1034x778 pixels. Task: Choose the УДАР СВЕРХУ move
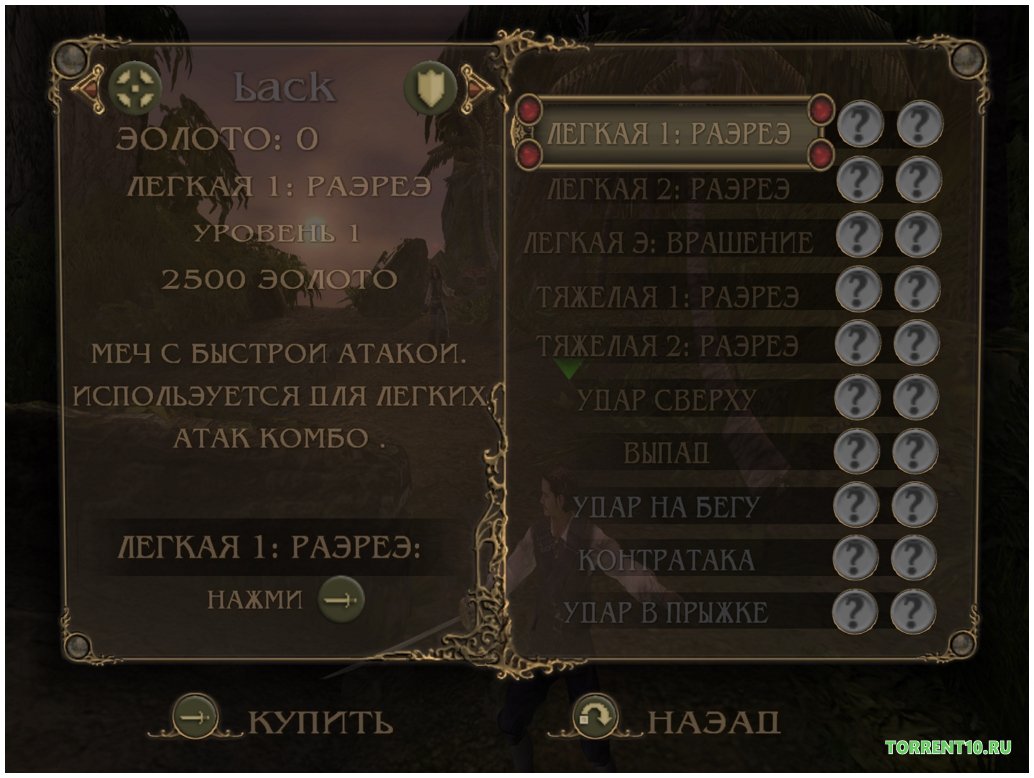coord(666,400)
